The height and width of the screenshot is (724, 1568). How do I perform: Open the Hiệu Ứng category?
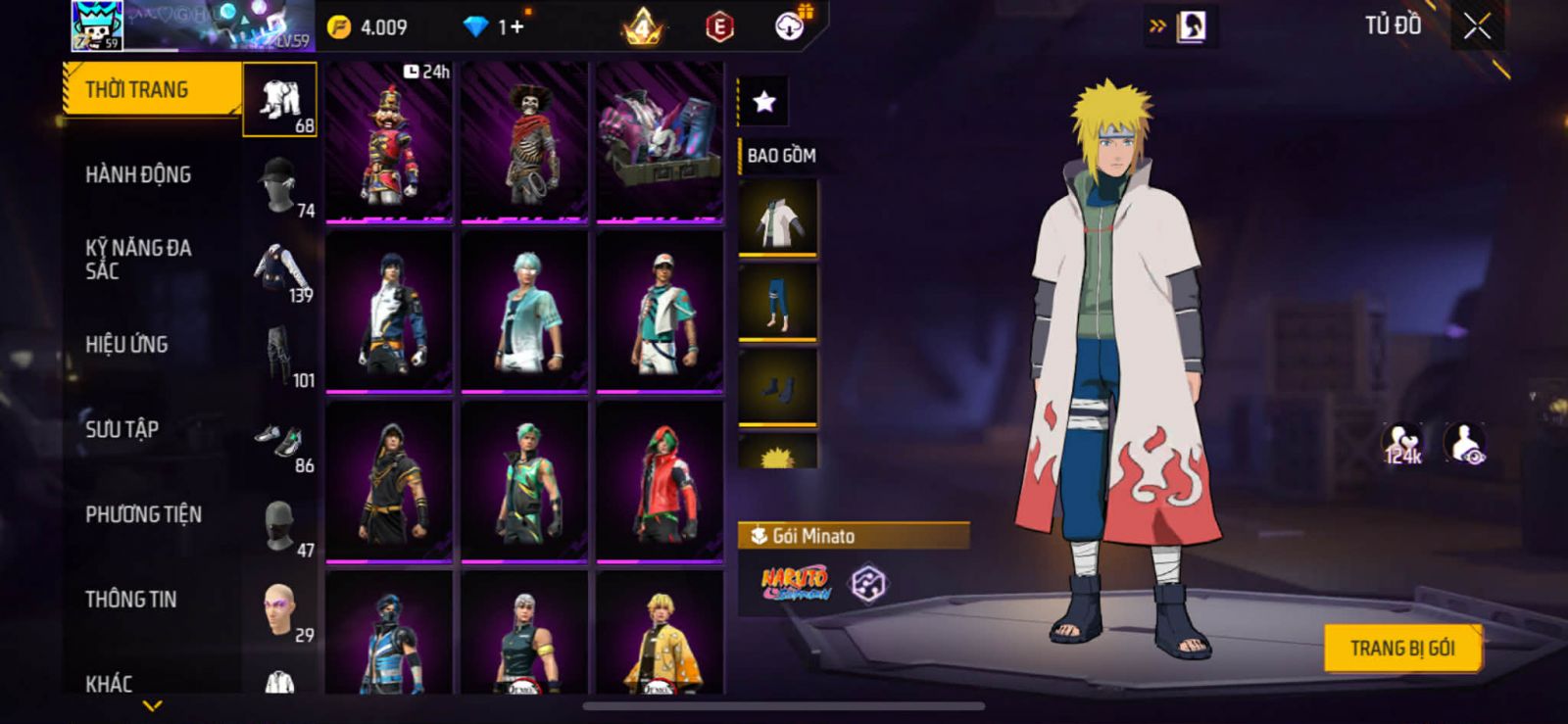tap(126, 345)
